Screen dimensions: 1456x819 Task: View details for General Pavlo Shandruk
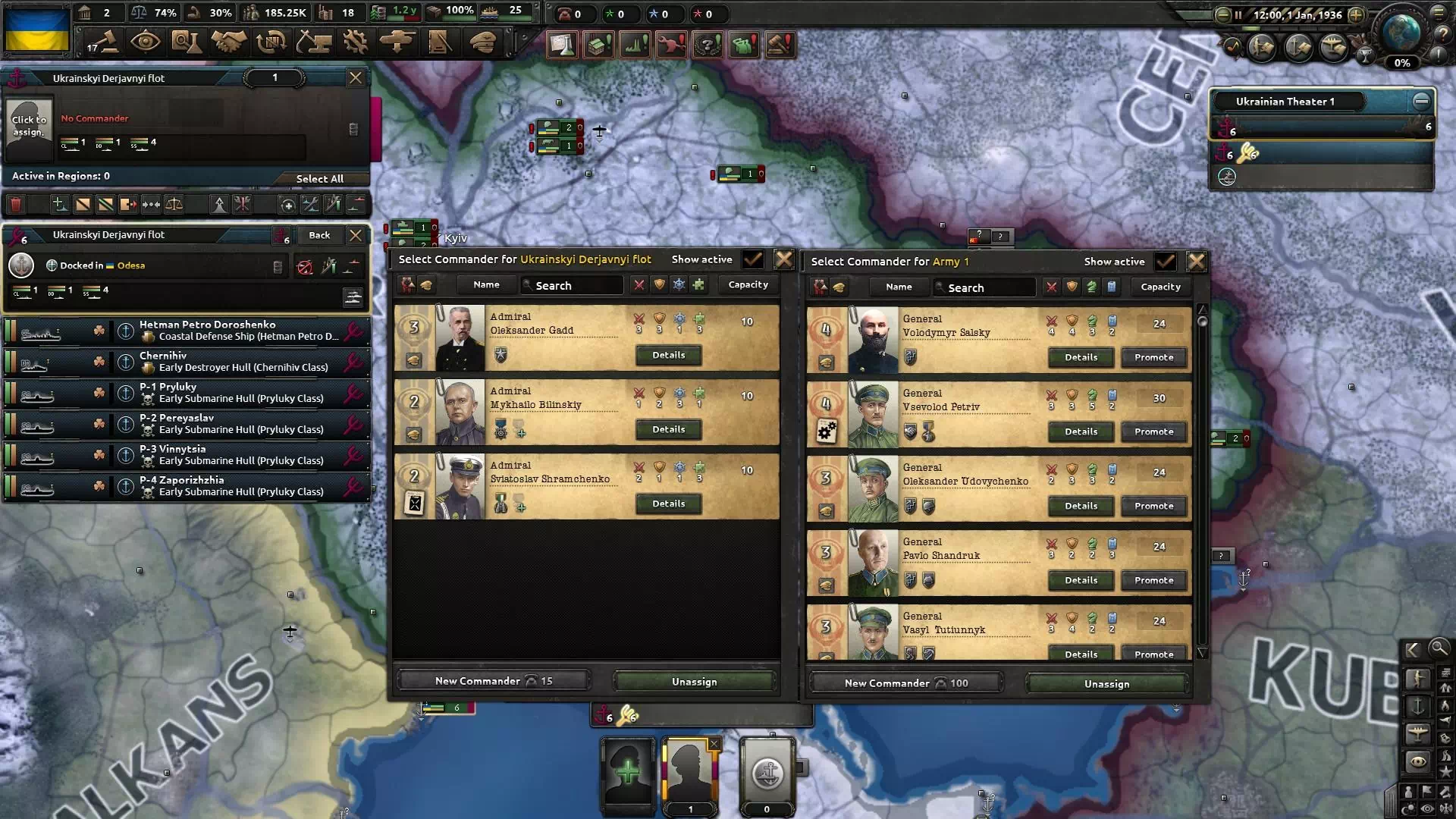[1081, 580]
